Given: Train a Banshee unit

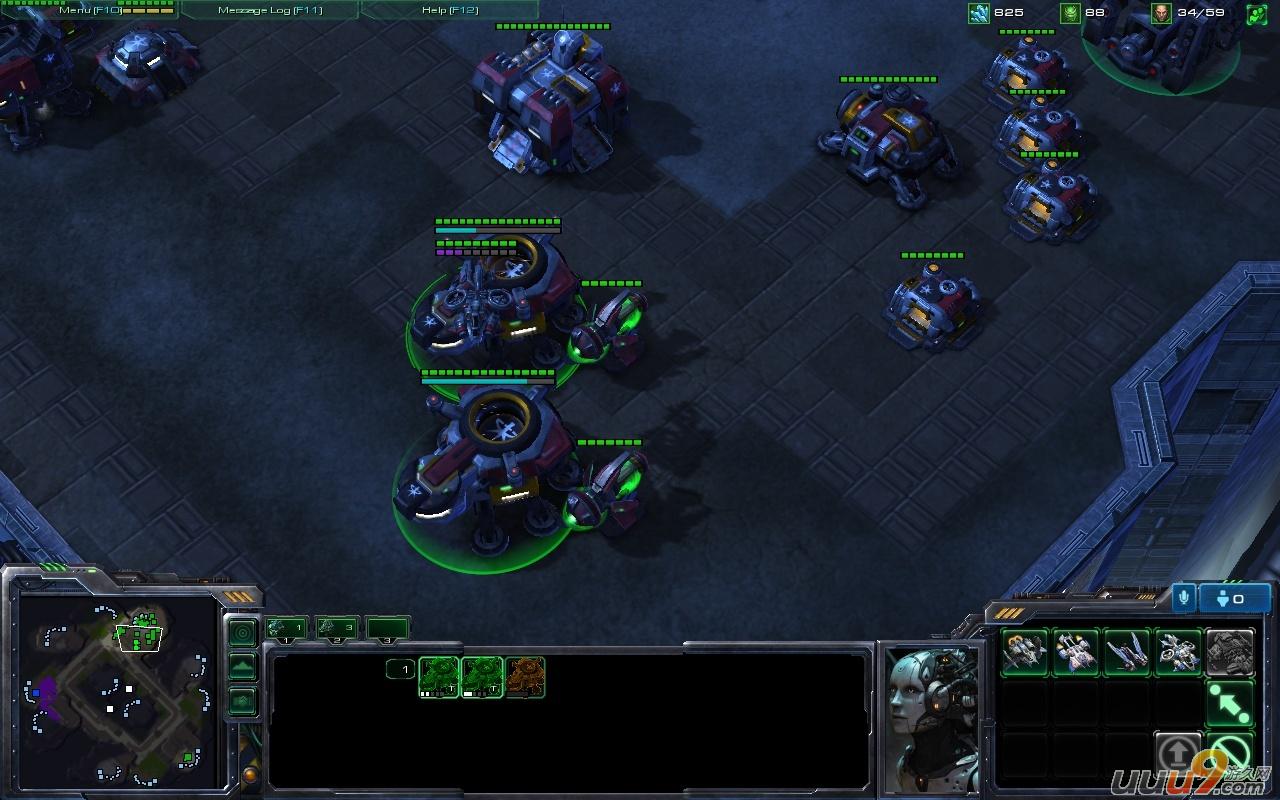Looking at the screenshot, I should [x=1127, y=653].
